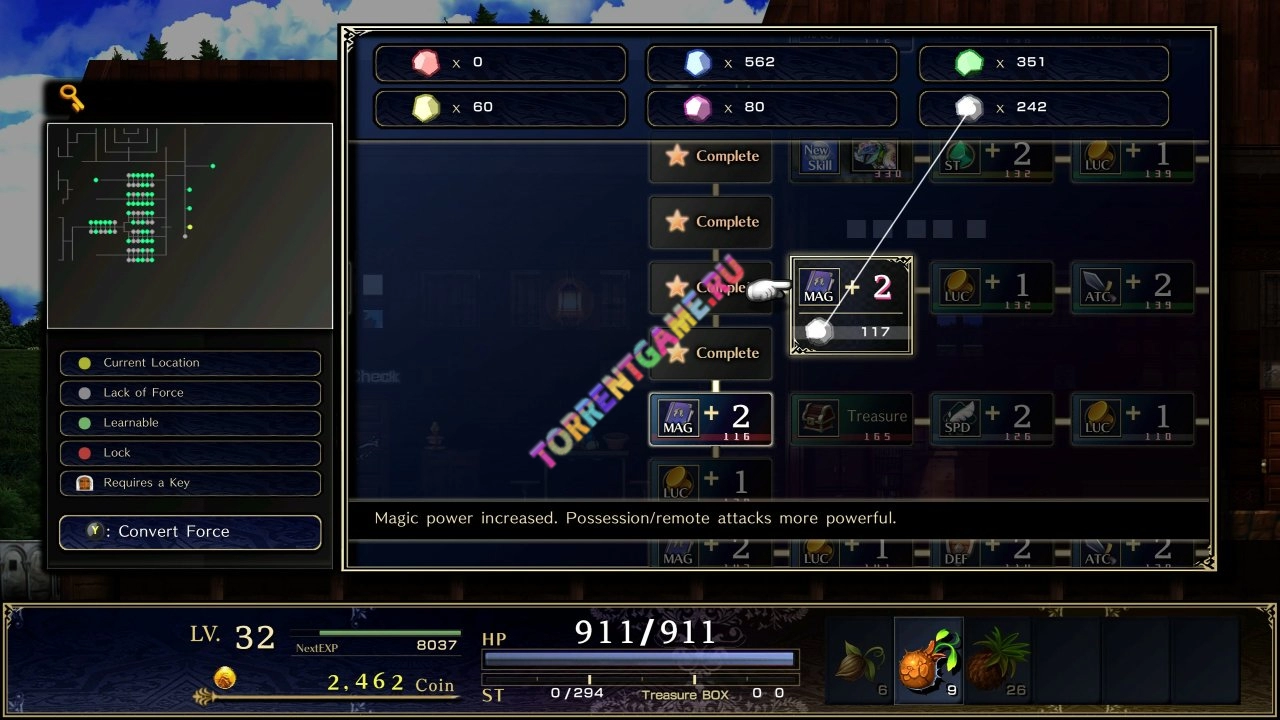
Task: Choose the MAG +2 node costing 116
Action: click(x=710, y=418)
